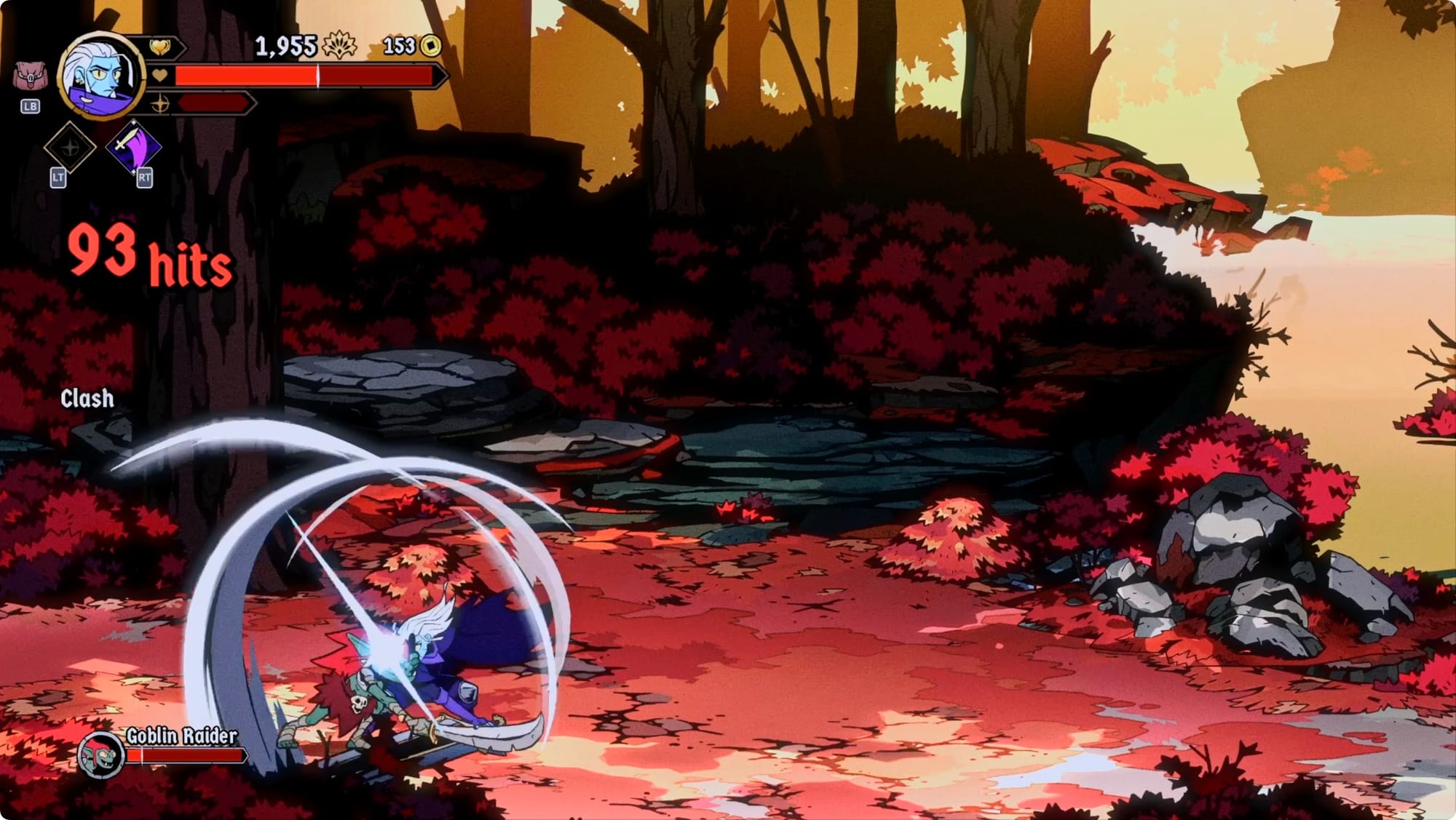
Task: Click the Goblin Raider name label
Action: coord(180,735)
